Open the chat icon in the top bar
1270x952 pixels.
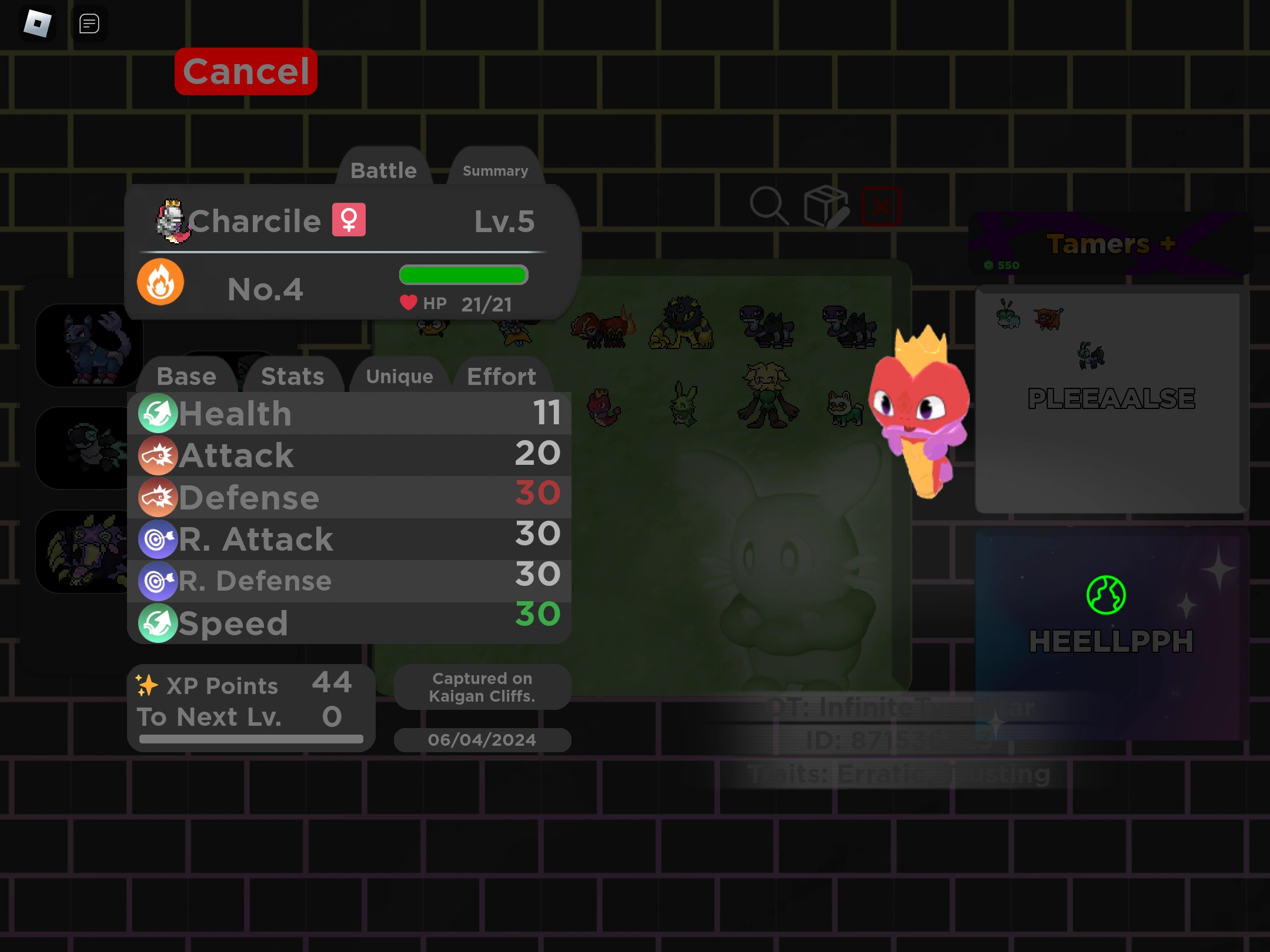click(x=89, y=24)
